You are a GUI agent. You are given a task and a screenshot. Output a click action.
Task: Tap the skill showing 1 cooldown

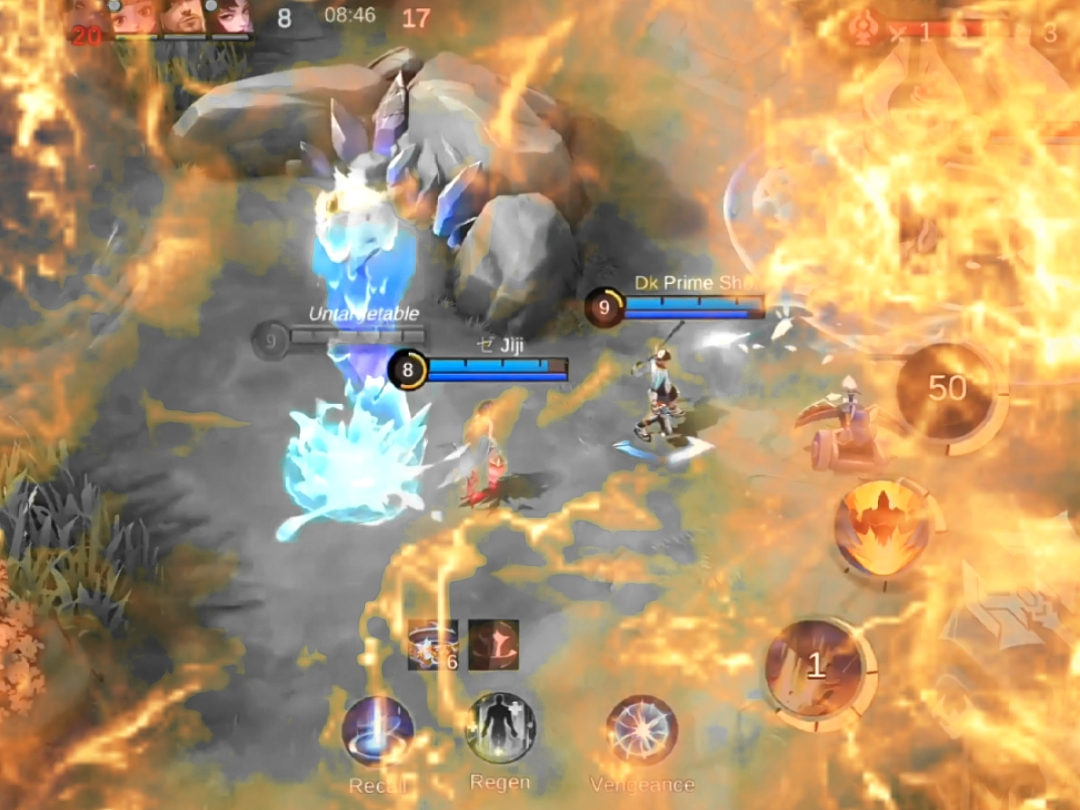[x=815, y=667]
